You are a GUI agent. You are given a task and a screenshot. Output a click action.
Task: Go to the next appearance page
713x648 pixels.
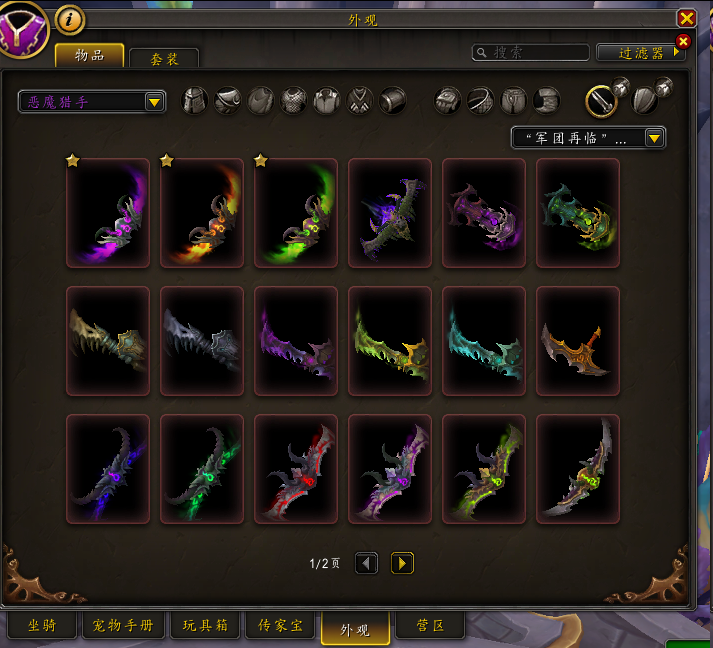(x=401, y=563)
